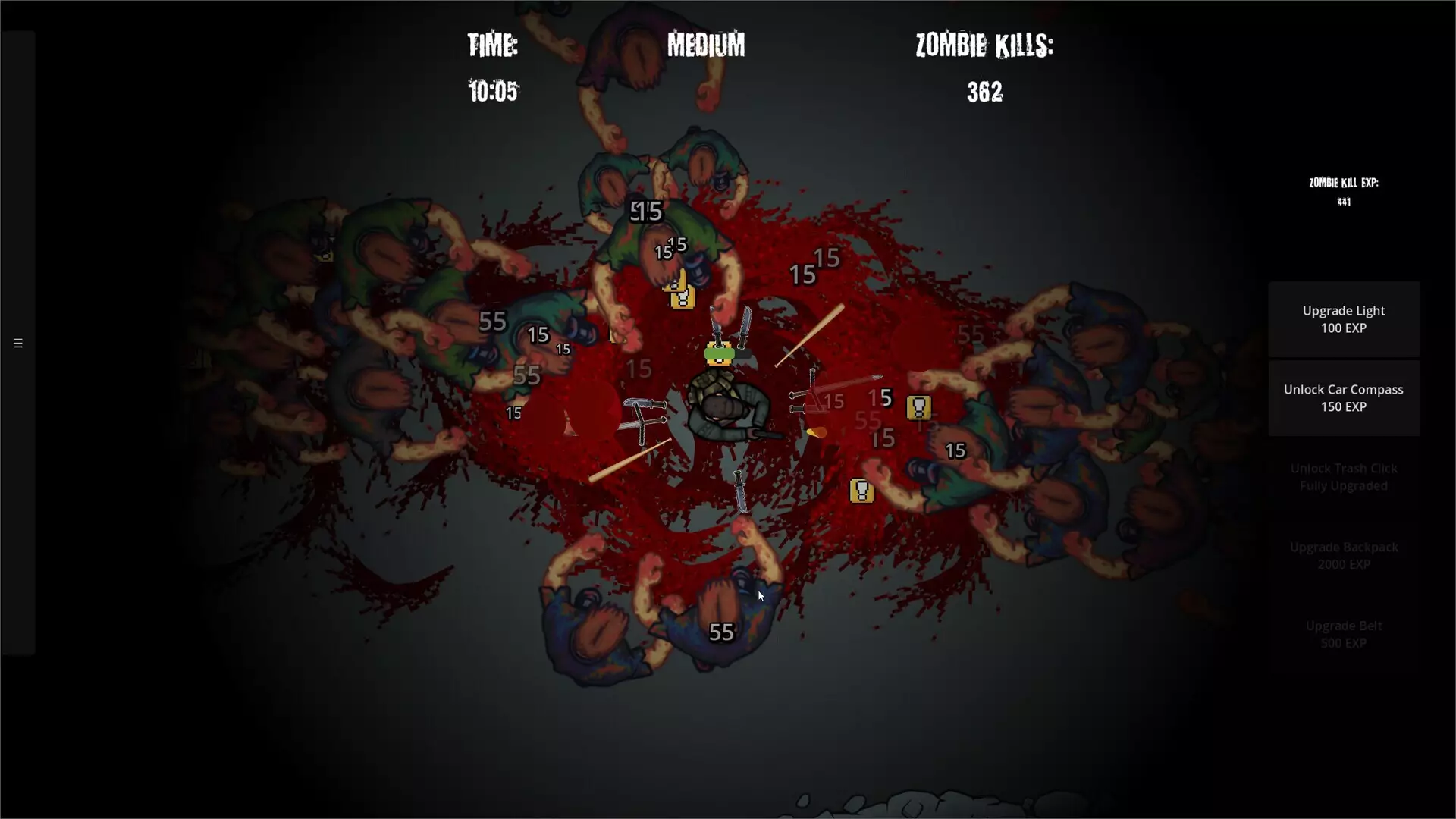Select the sword lying right of the player
Viewport: 1456px width, 819px height.
tap(842, 387)
